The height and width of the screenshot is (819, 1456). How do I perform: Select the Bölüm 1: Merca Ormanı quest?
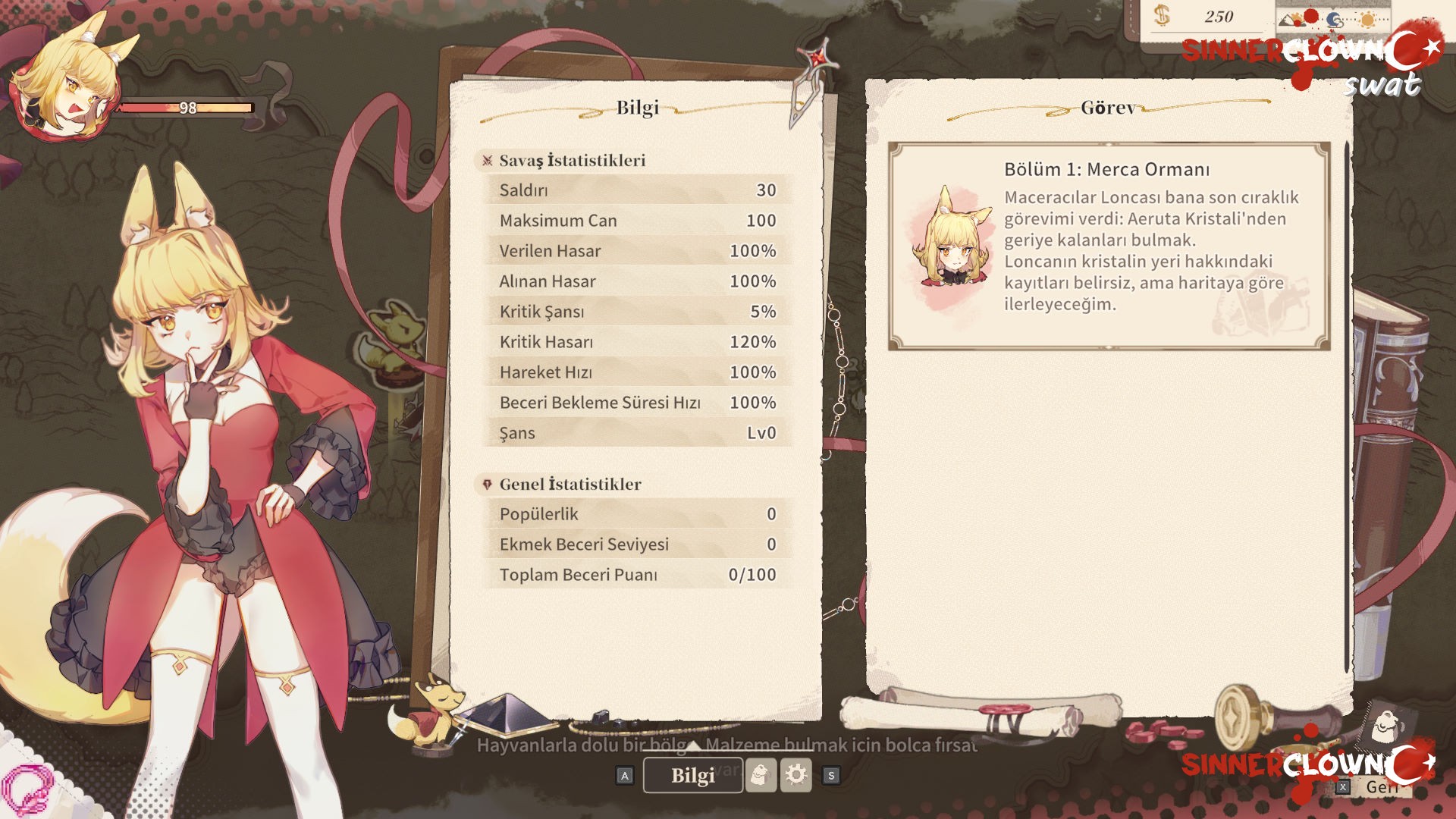click(1109, 246)
